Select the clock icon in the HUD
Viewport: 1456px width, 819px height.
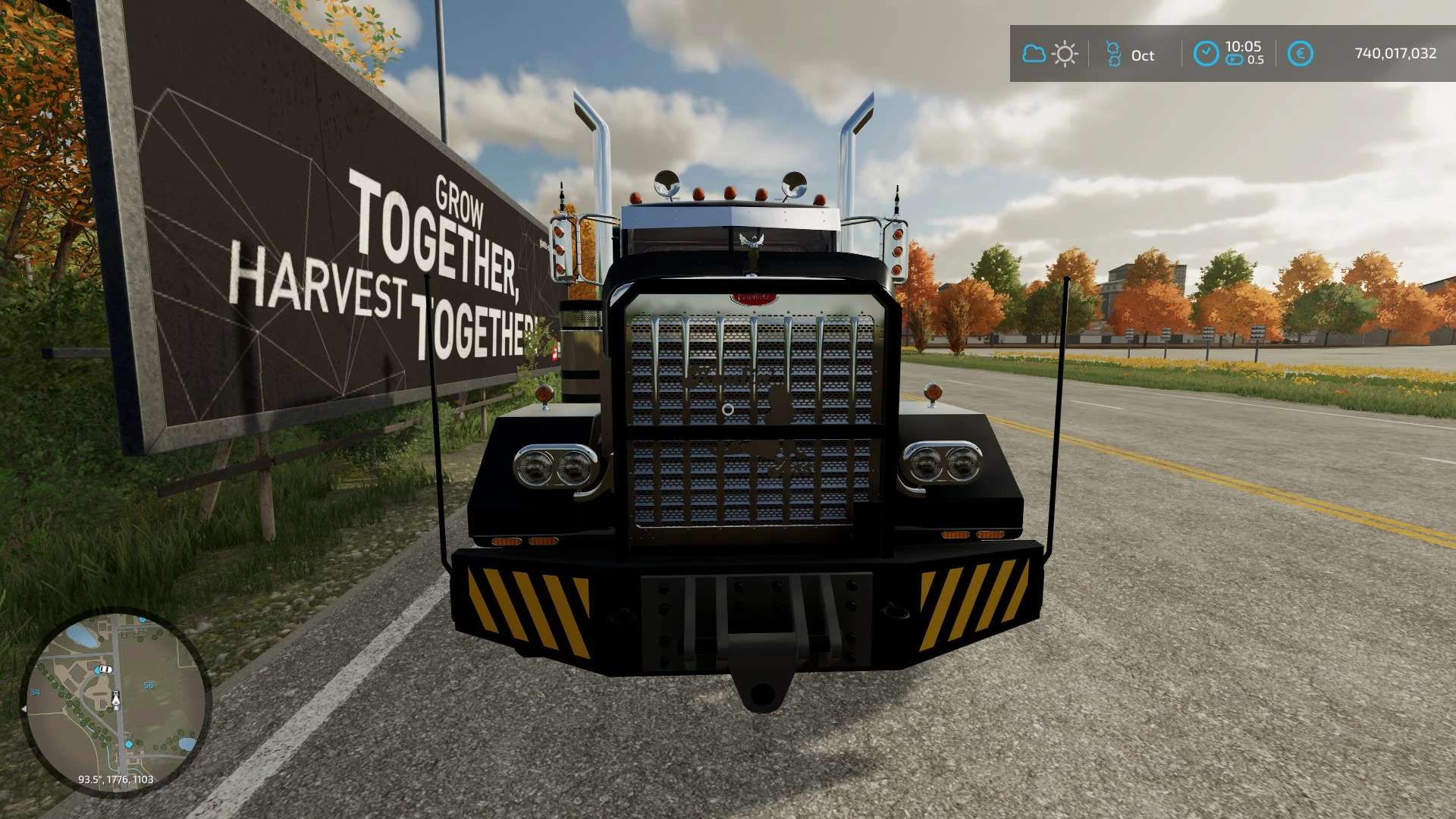coord(1206,54)
